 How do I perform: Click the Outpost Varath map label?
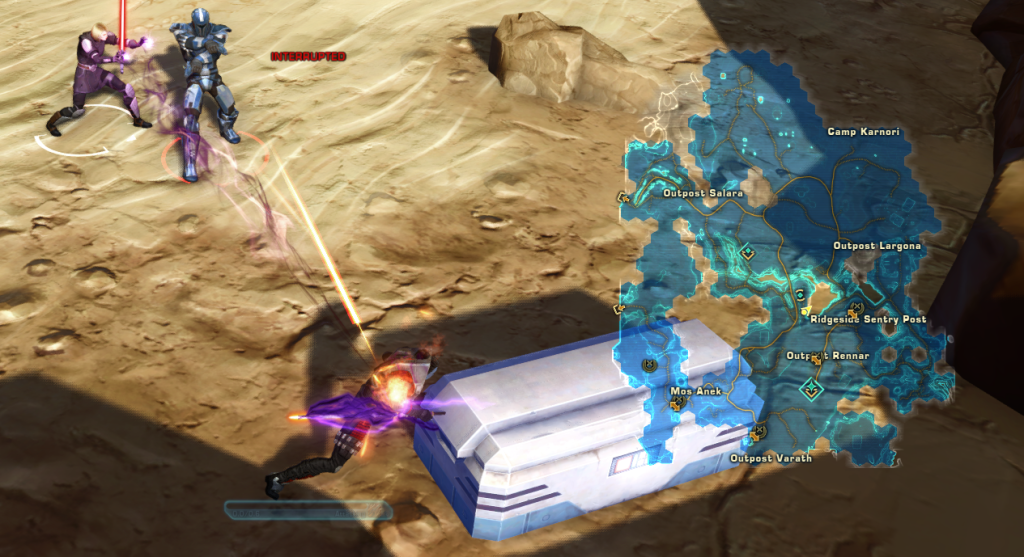pyautogui.click(x=770, y=458)
